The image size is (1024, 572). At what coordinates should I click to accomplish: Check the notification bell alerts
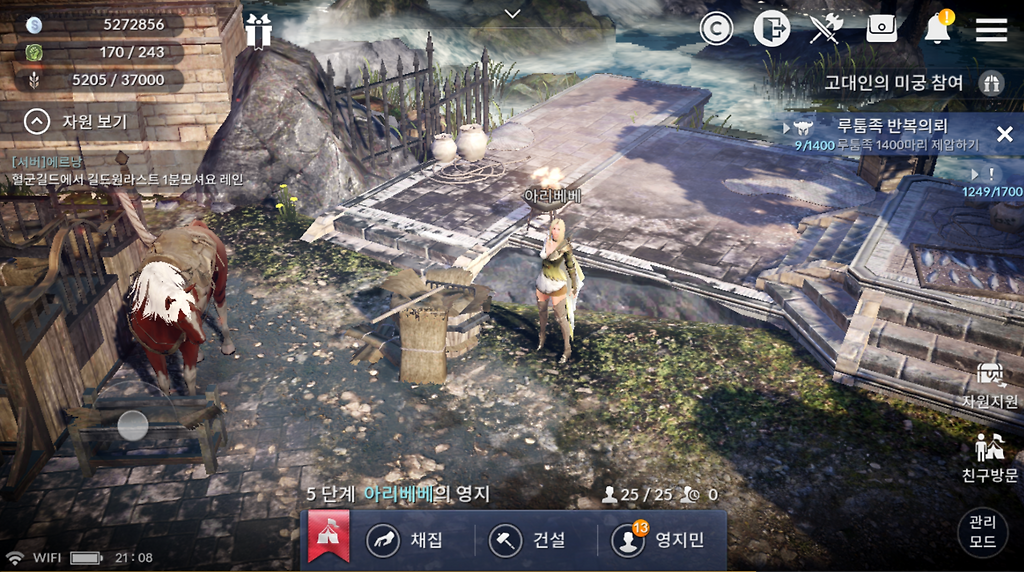pyautogui.click(x=937, y=29)
